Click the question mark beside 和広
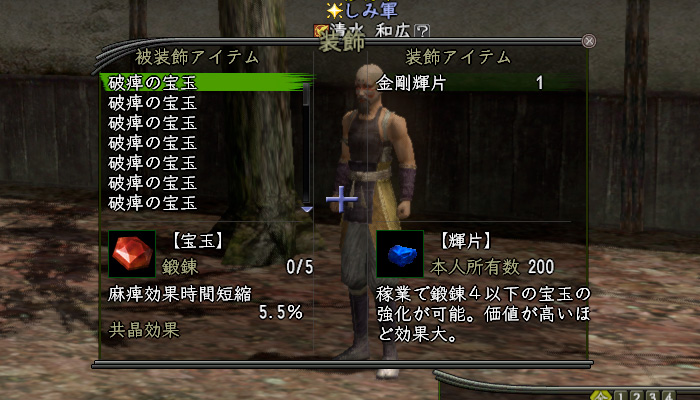Image resolution: width=700 pixels, height=400 pixels. (x=423, y=31)
